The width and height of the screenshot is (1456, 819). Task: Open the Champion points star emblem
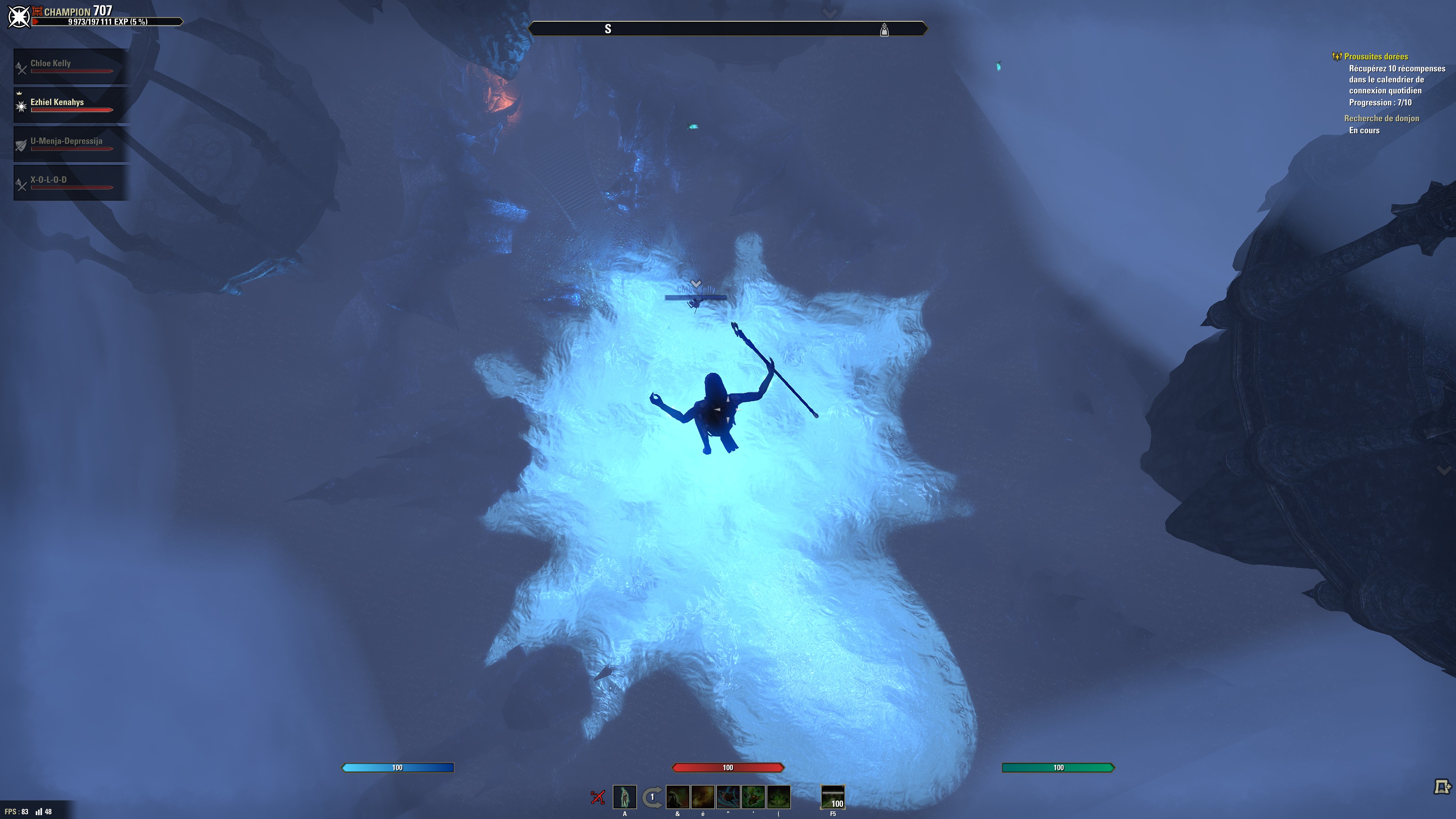point(19,16)
